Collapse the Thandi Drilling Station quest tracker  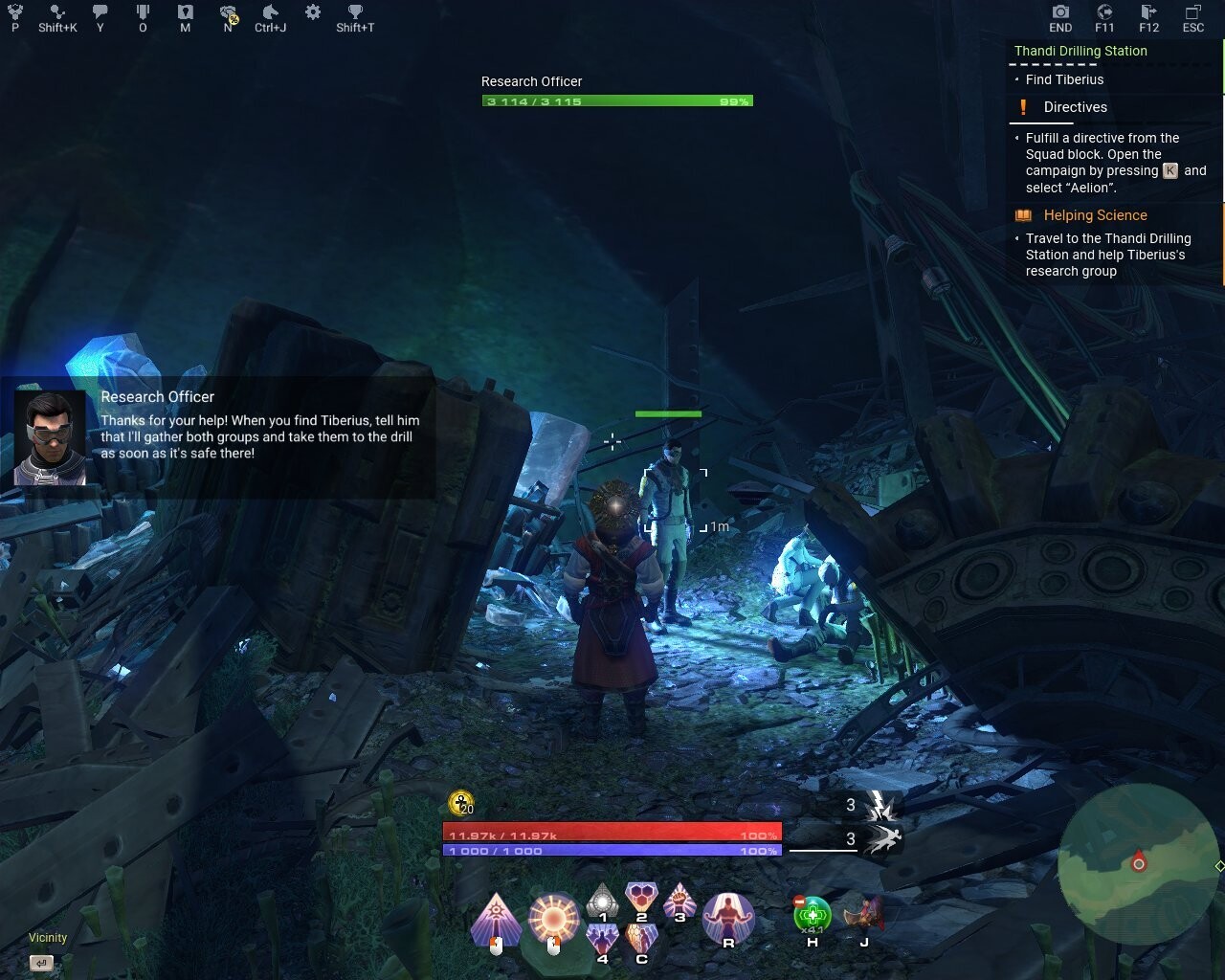click(x=1080, y=51)
